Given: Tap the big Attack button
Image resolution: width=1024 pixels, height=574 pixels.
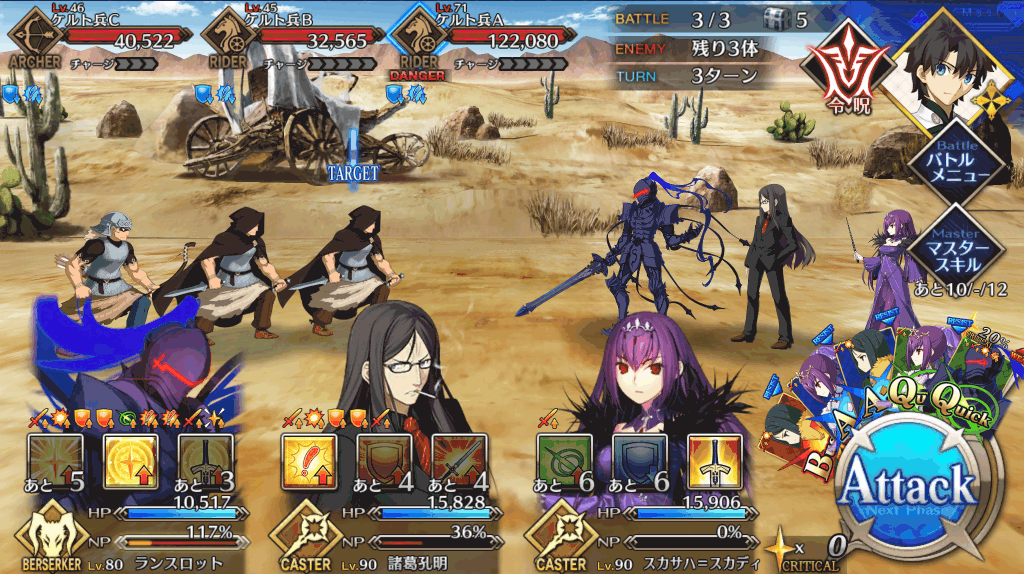Looking at the screenshot, I should (907, 490).
